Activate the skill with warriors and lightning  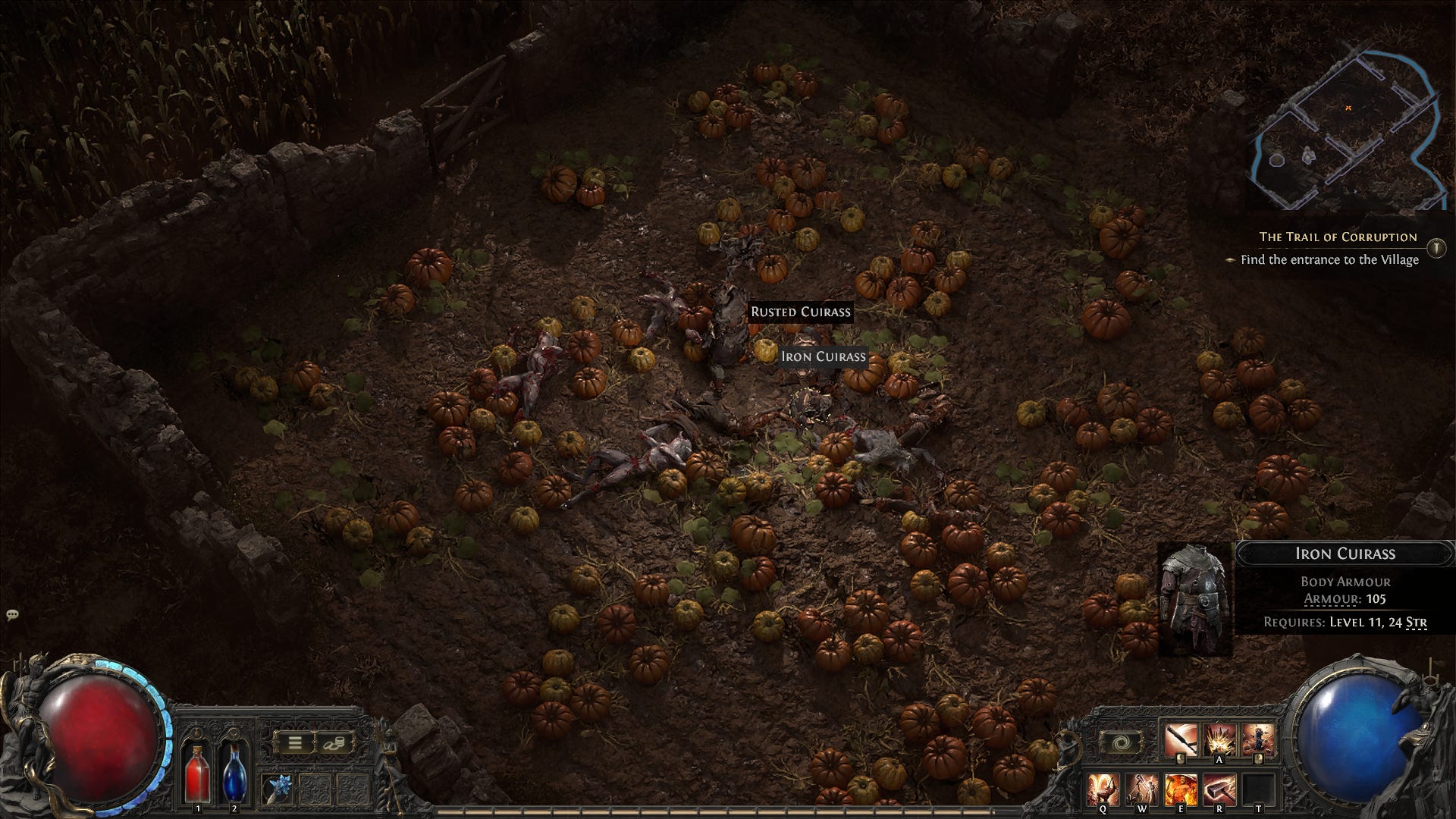[x=1141, y=790]
